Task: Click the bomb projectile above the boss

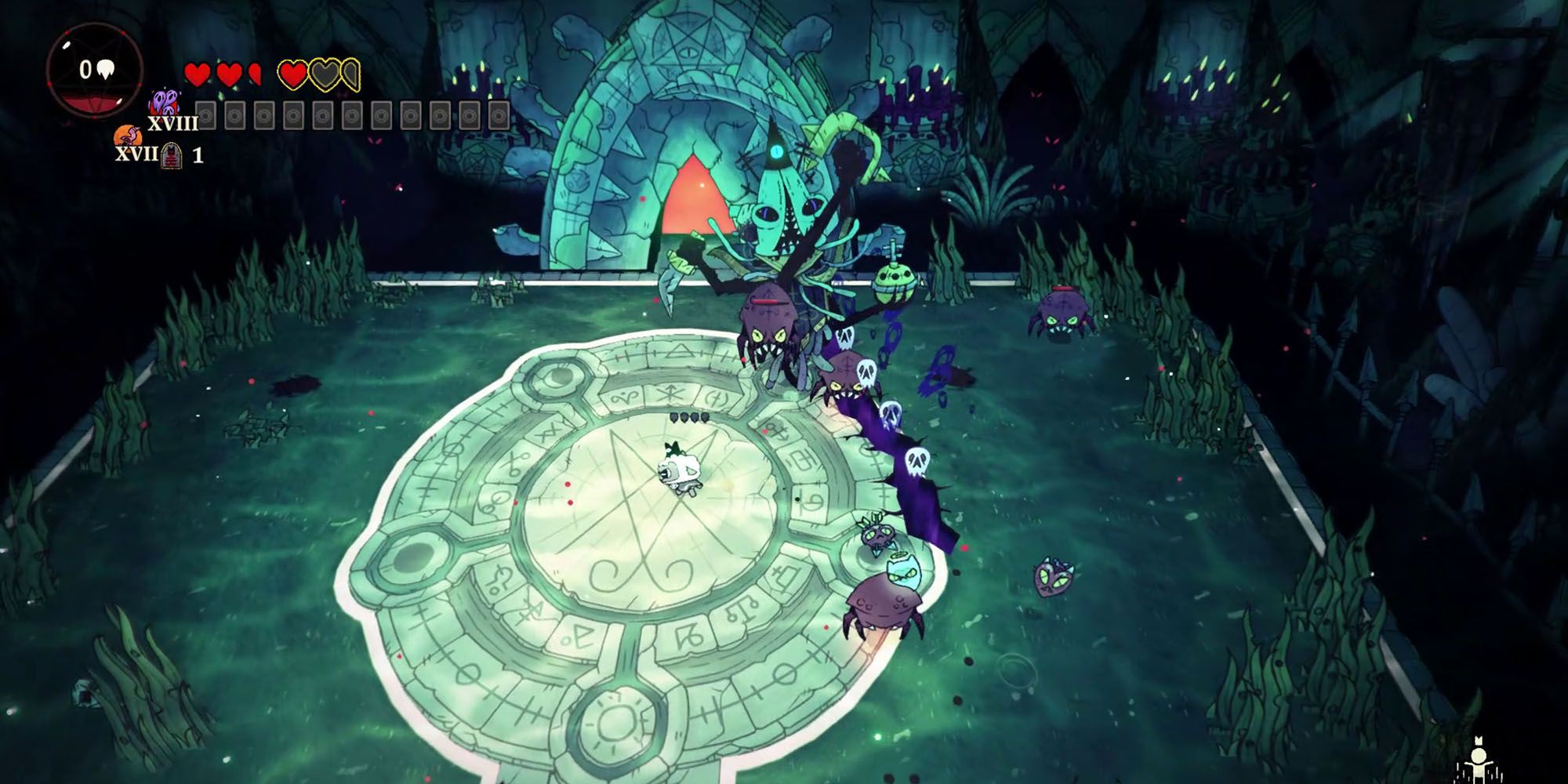Action: click(895, 282)
